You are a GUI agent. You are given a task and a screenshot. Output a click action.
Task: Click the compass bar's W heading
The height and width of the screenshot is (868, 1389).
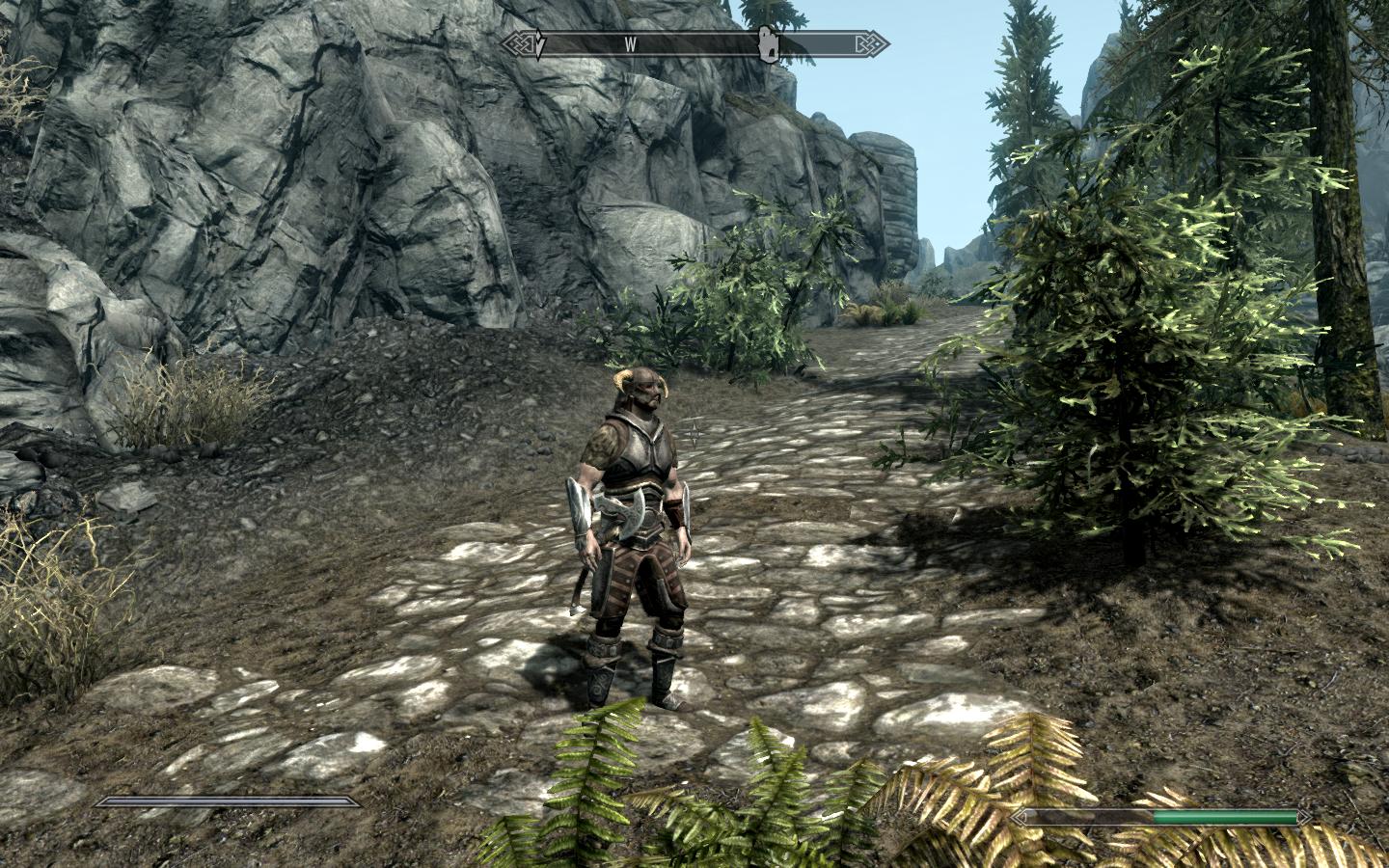[631, 44]
